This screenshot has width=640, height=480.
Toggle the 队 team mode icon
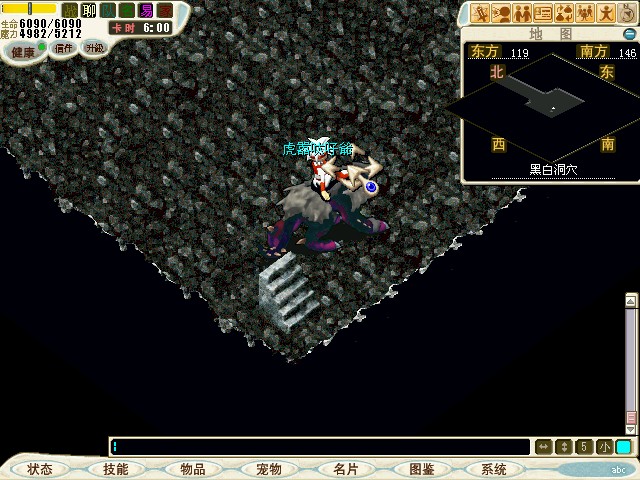click(x=107, y=10)
